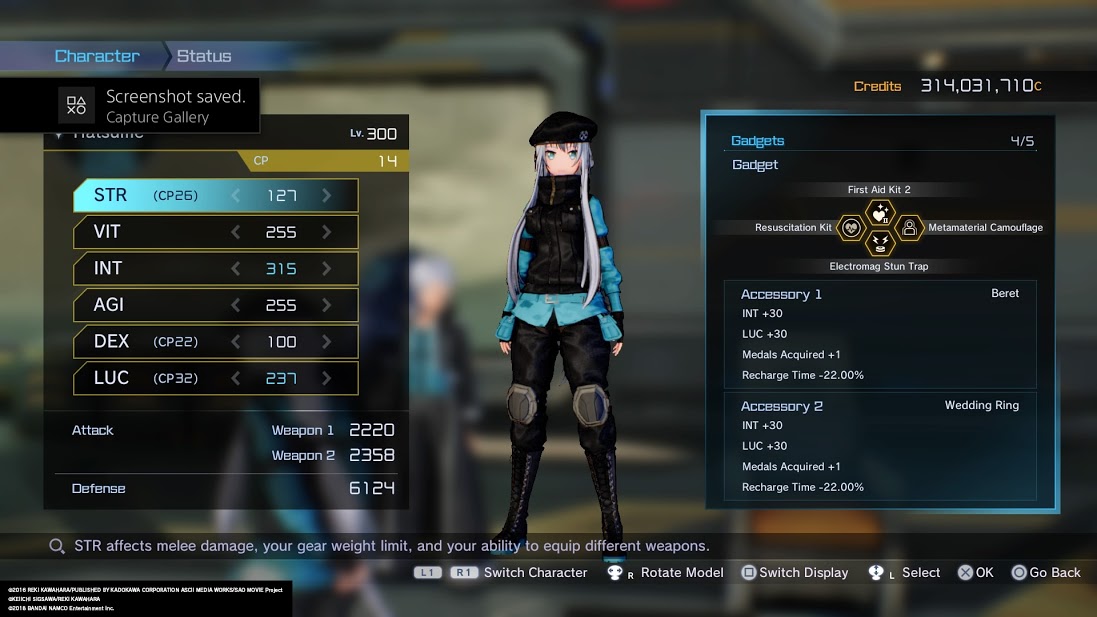
Task: Go to the Character breadcrumb tab
Action: coord(97,56)
